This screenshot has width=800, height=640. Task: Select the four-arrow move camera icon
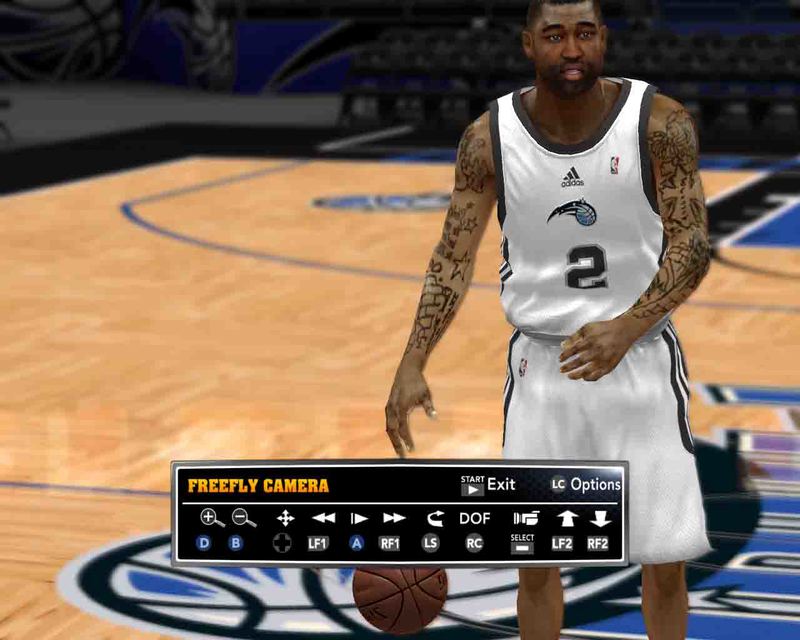pos(285,518)
